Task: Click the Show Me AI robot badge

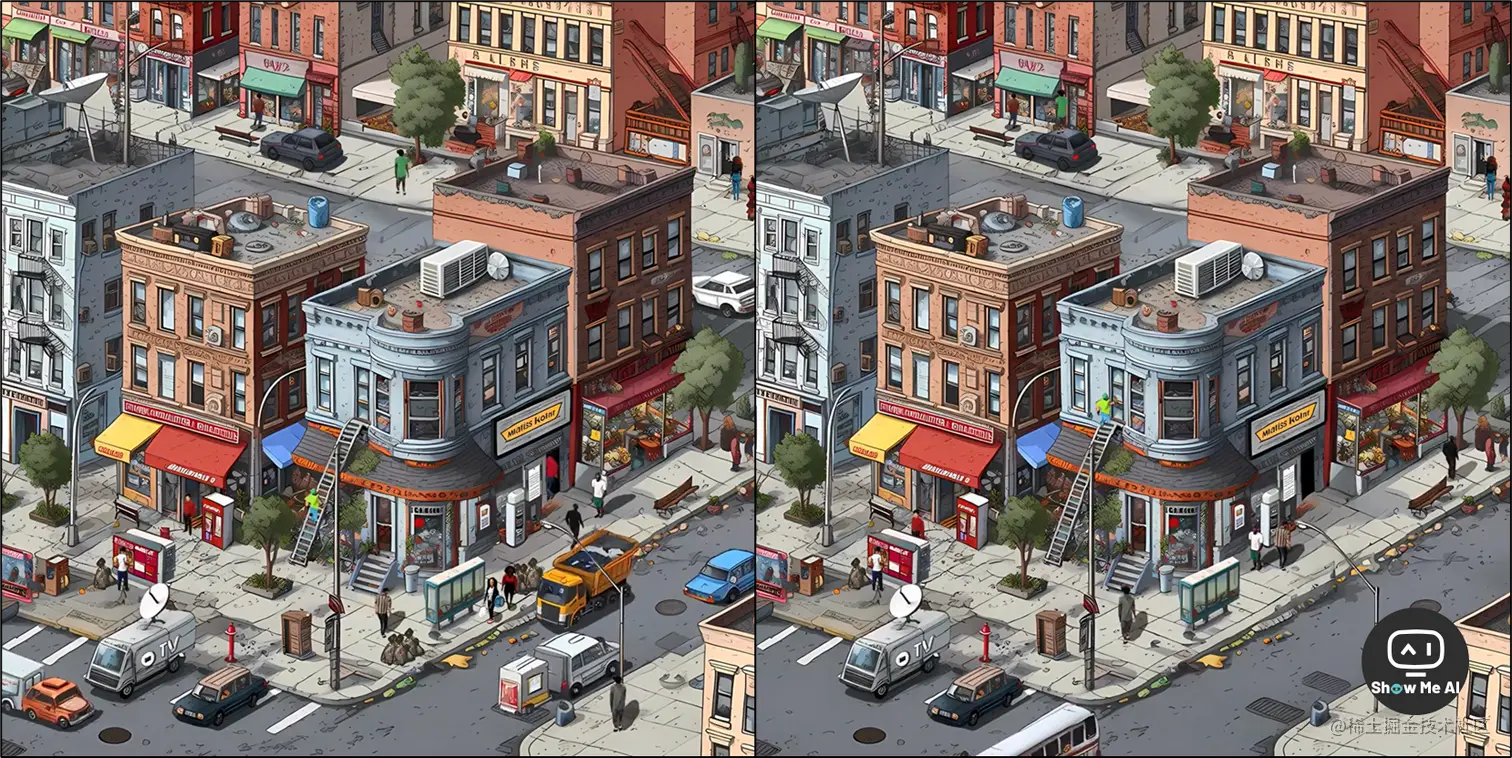Action: [1414, 661]
